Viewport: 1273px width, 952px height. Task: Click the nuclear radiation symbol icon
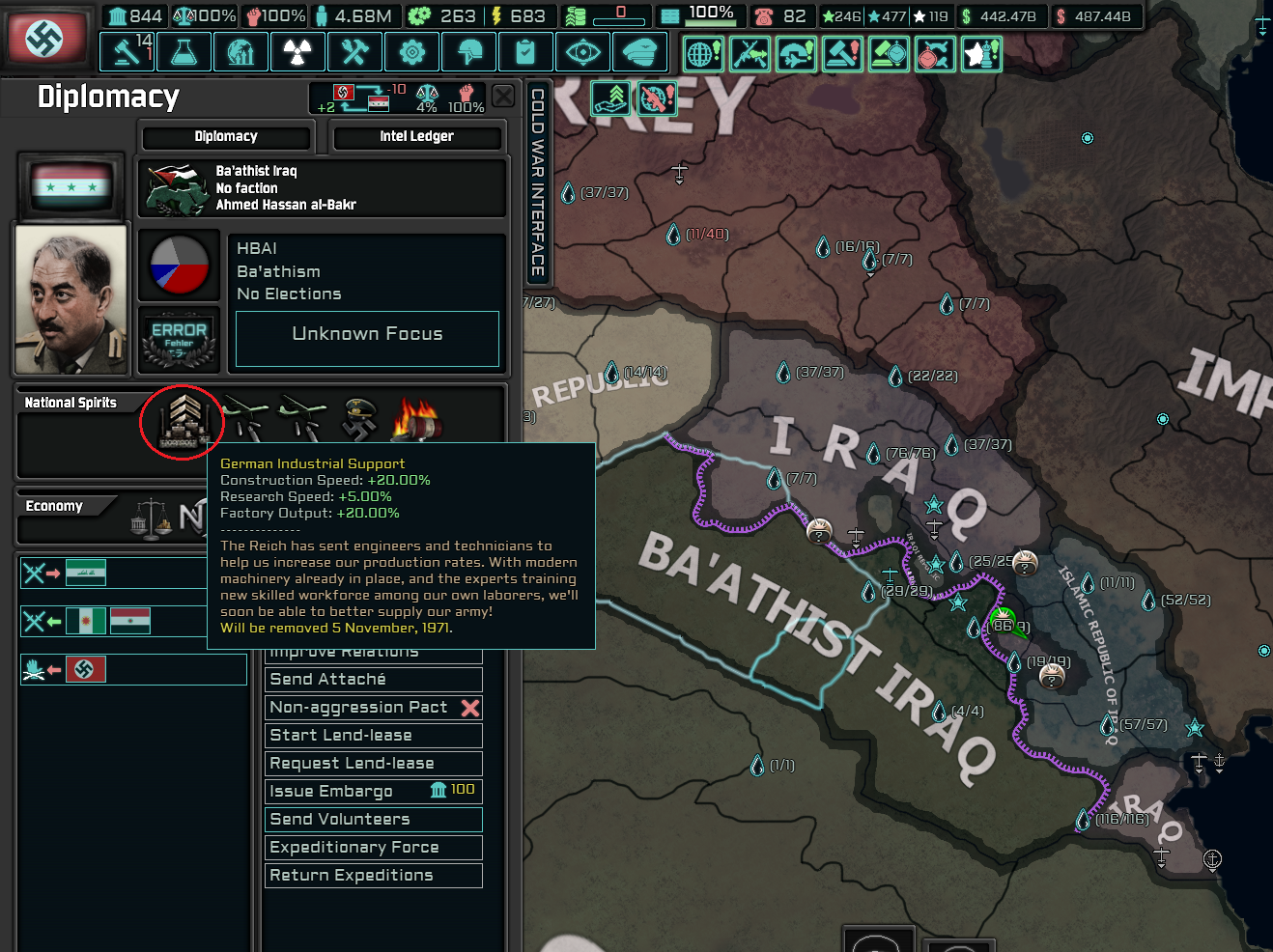(297, 52)
